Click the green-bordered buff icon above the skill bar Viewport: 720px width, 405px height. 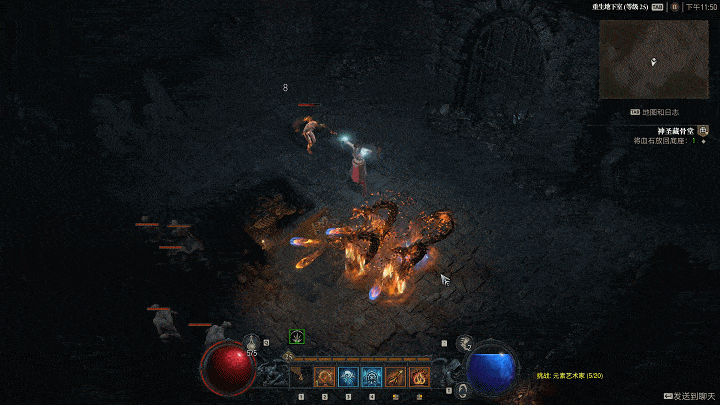tap(297, 337)
